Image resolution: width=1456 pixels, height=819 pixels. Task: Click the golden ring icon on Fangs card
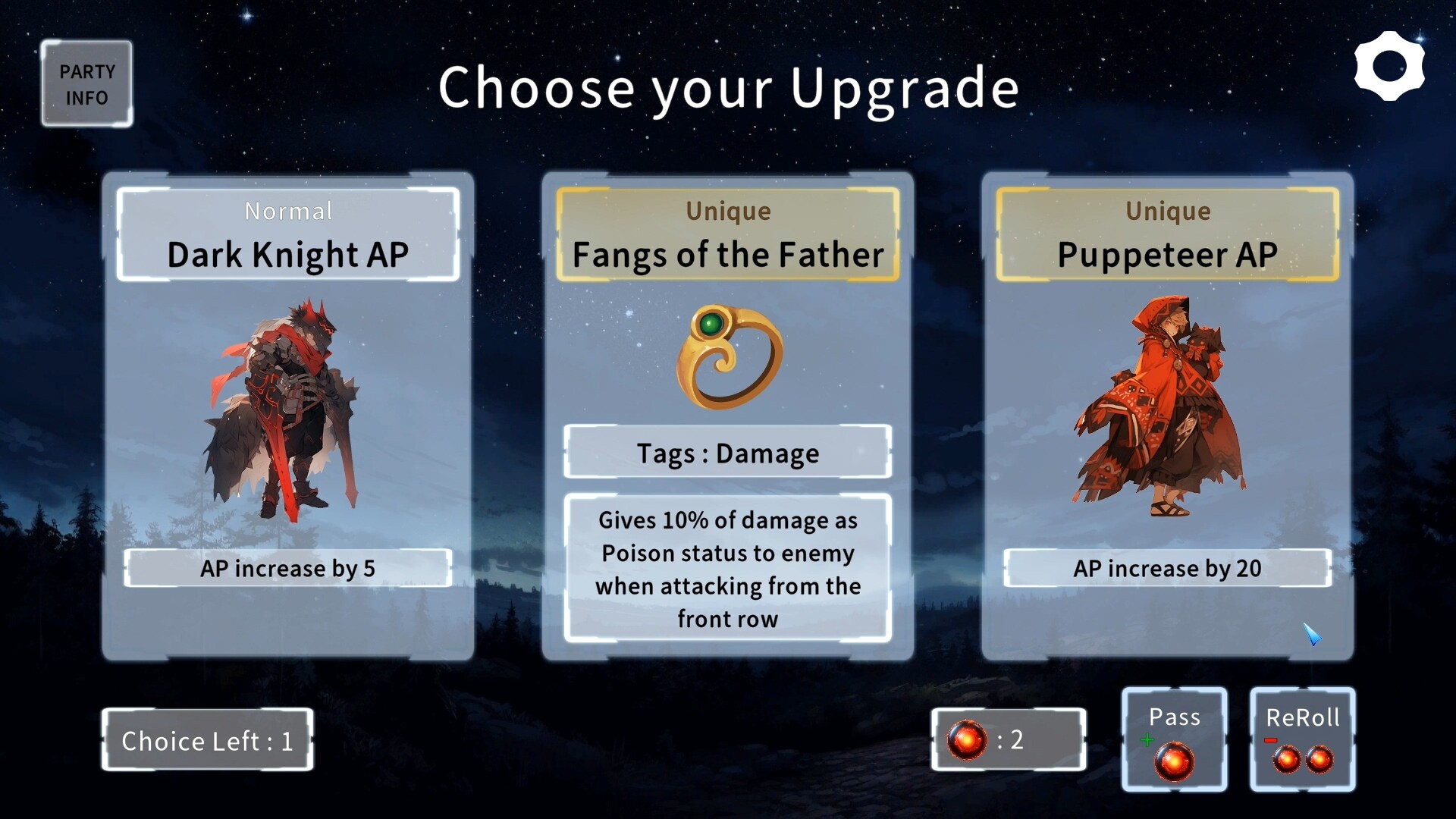(726, 358)
